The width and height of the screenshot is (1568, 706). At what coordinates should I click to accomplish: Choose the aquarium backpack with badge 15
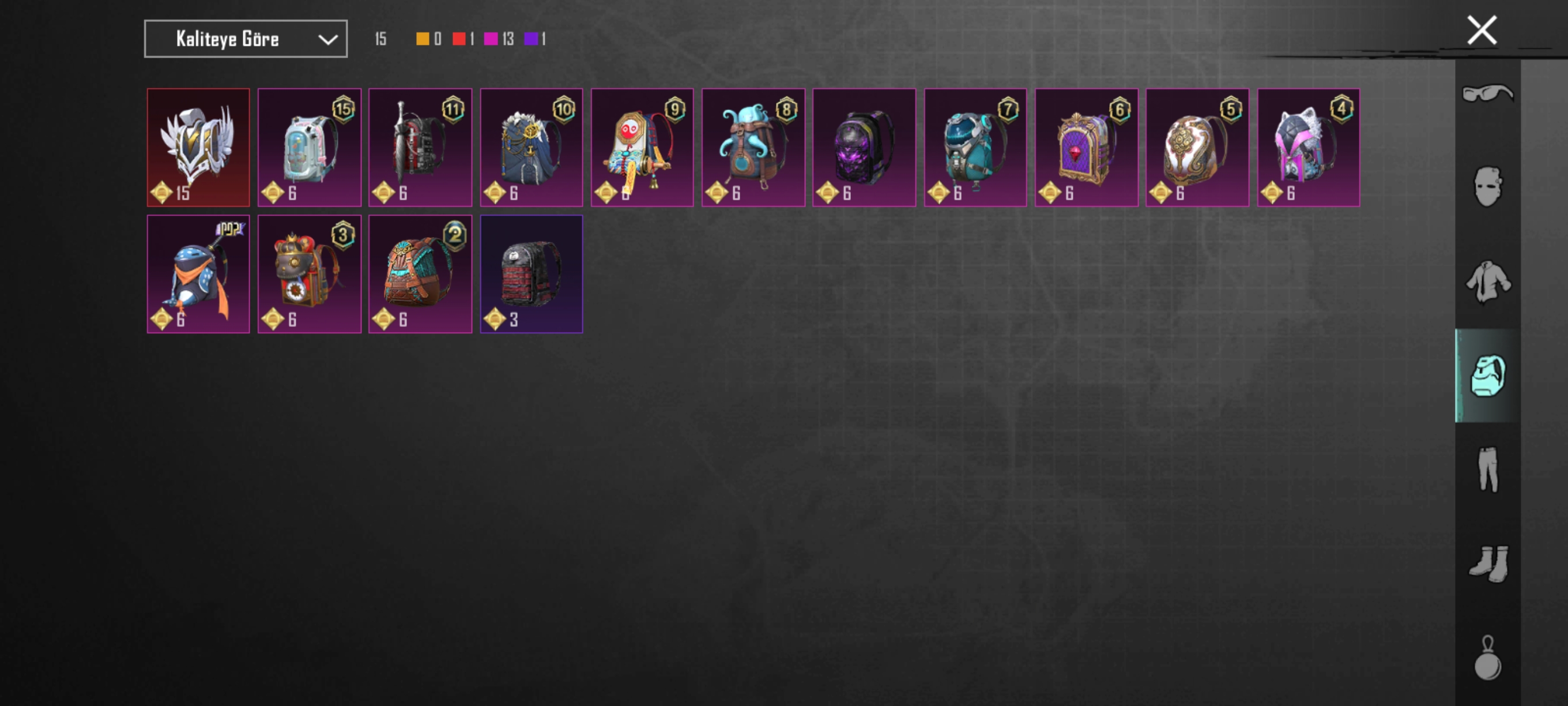click(x=308, y=148)
